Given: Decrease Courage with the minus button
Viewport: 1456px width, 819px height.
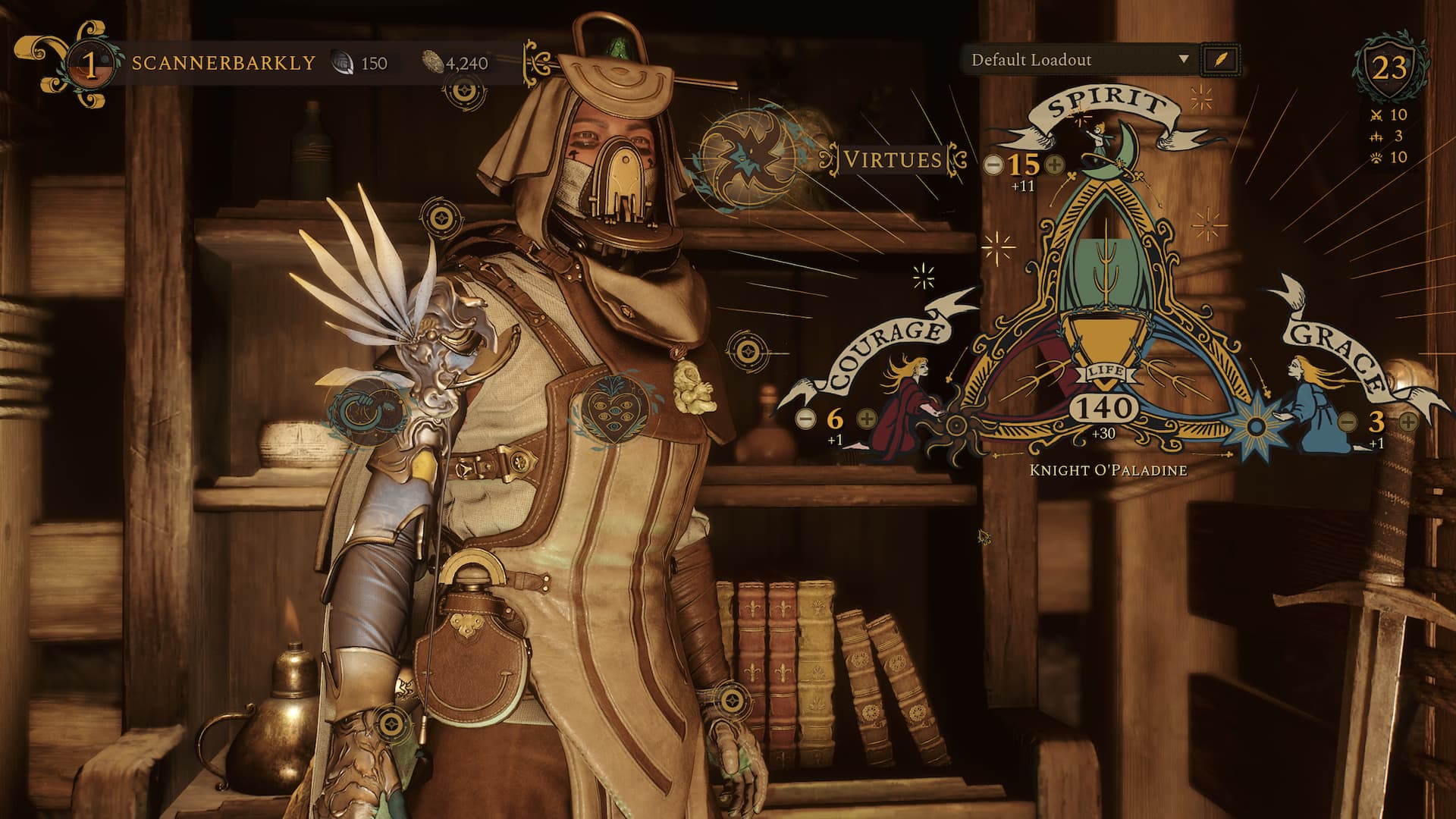Looking at the screenshot, I should 806,419.
